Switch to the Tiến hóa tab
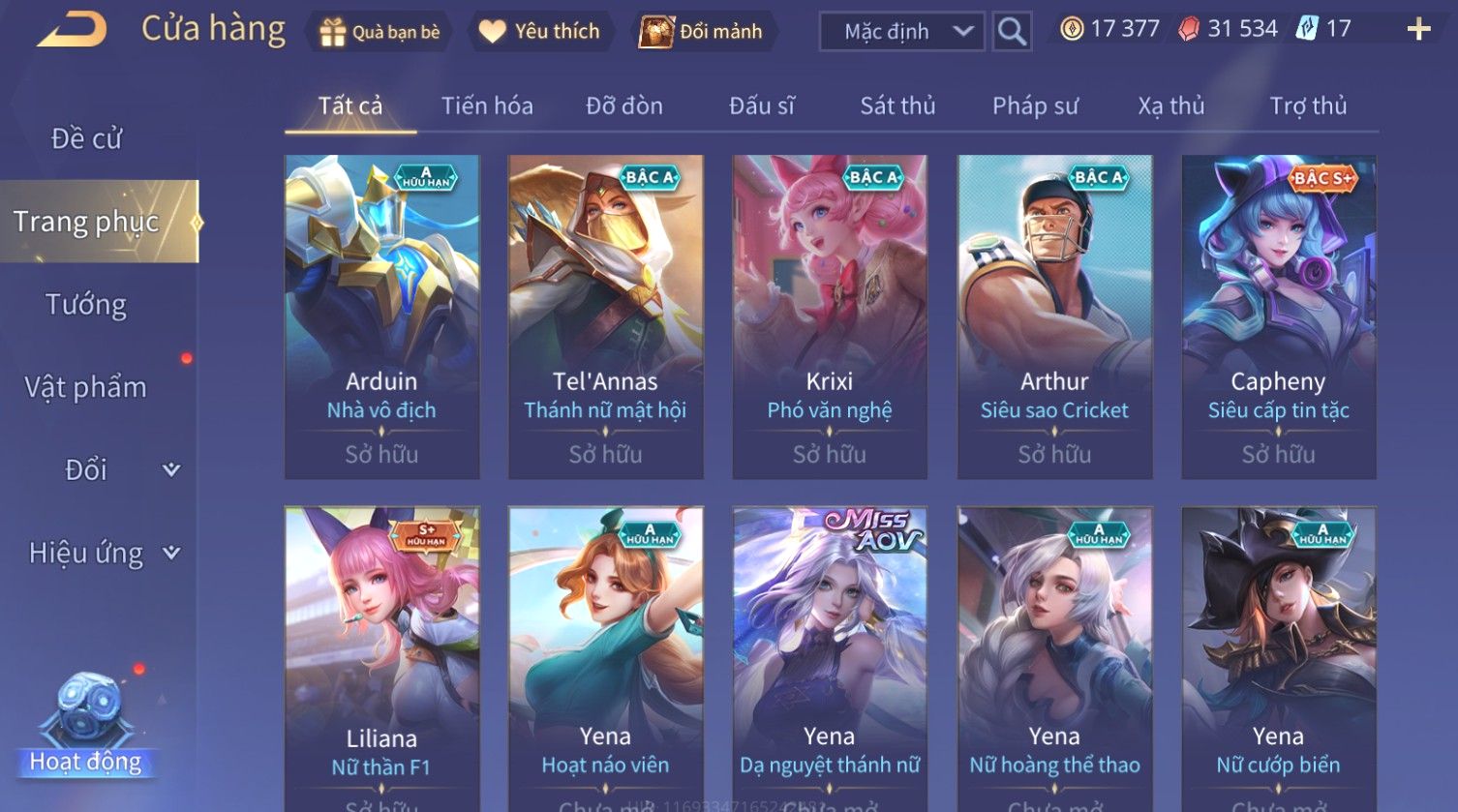The height and width of the screenshot is (812, 1458). pyautogui.click(x=487, y=105)
